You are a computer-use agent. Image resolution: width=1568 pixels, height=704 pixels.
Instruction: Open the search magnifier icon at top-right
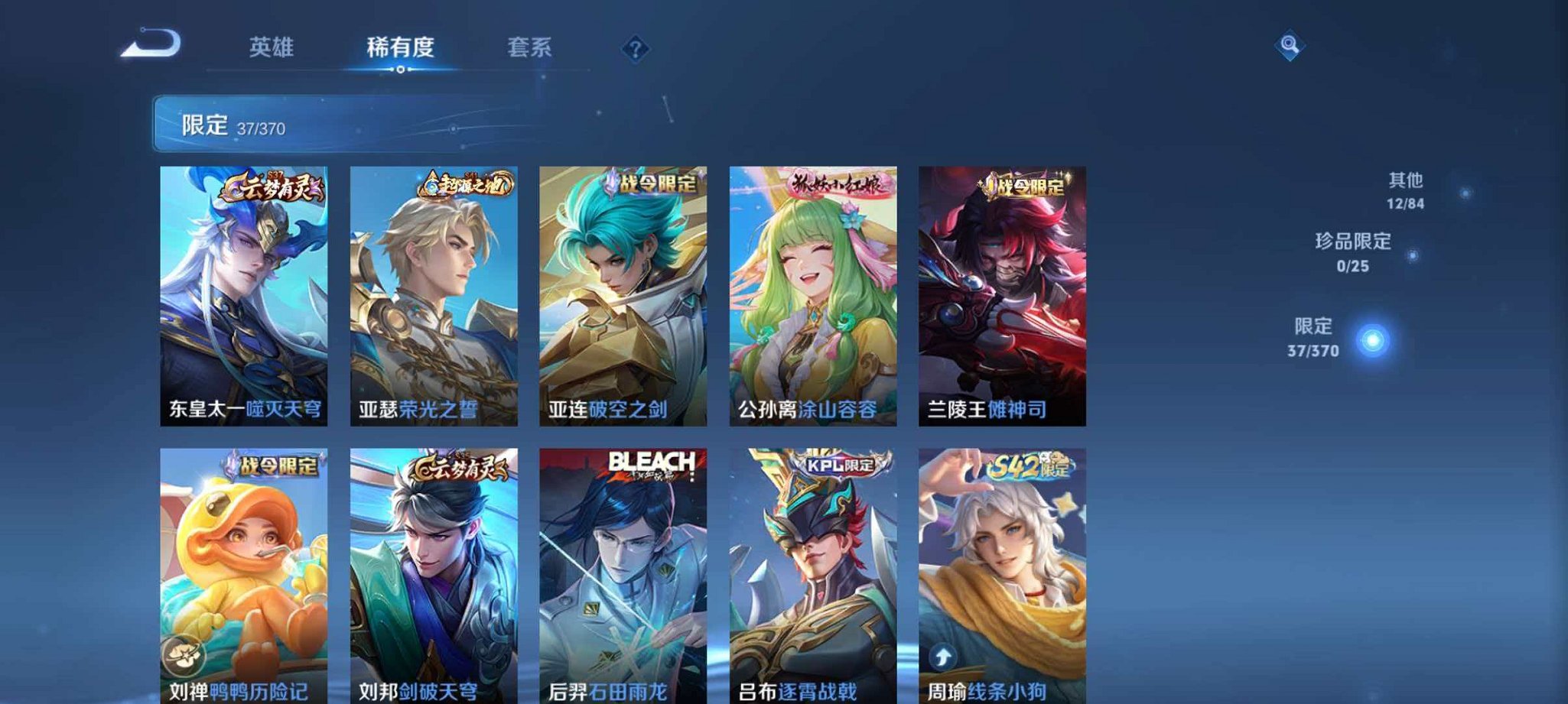[1289, 46]
